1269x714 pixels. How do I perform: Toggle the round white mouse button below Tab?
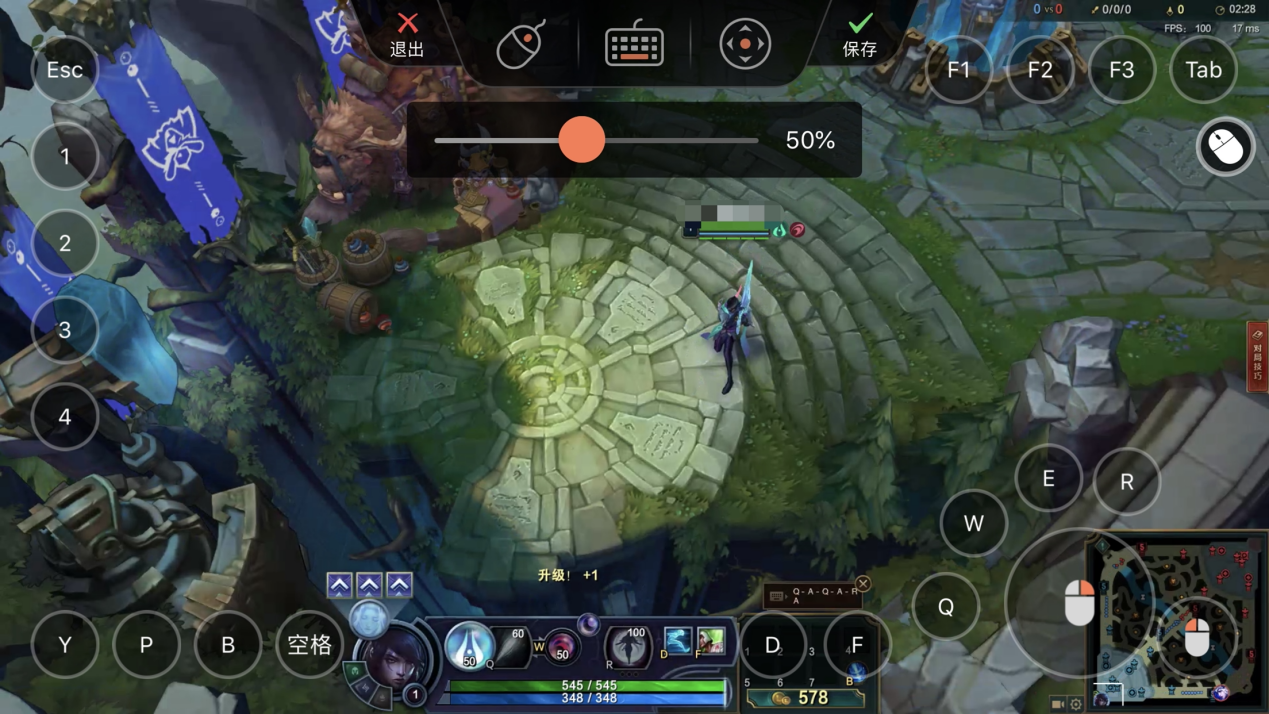tap(1225, 147)
